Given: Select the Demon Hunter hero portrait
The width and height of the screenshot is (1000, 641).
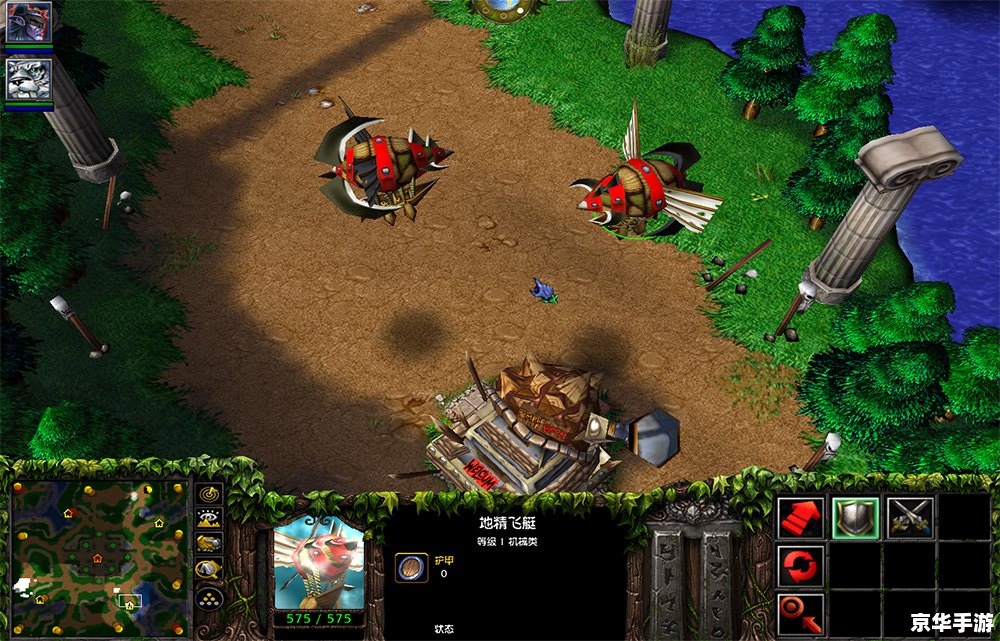Looking at the screenshot, I should [x=28, y=22].
